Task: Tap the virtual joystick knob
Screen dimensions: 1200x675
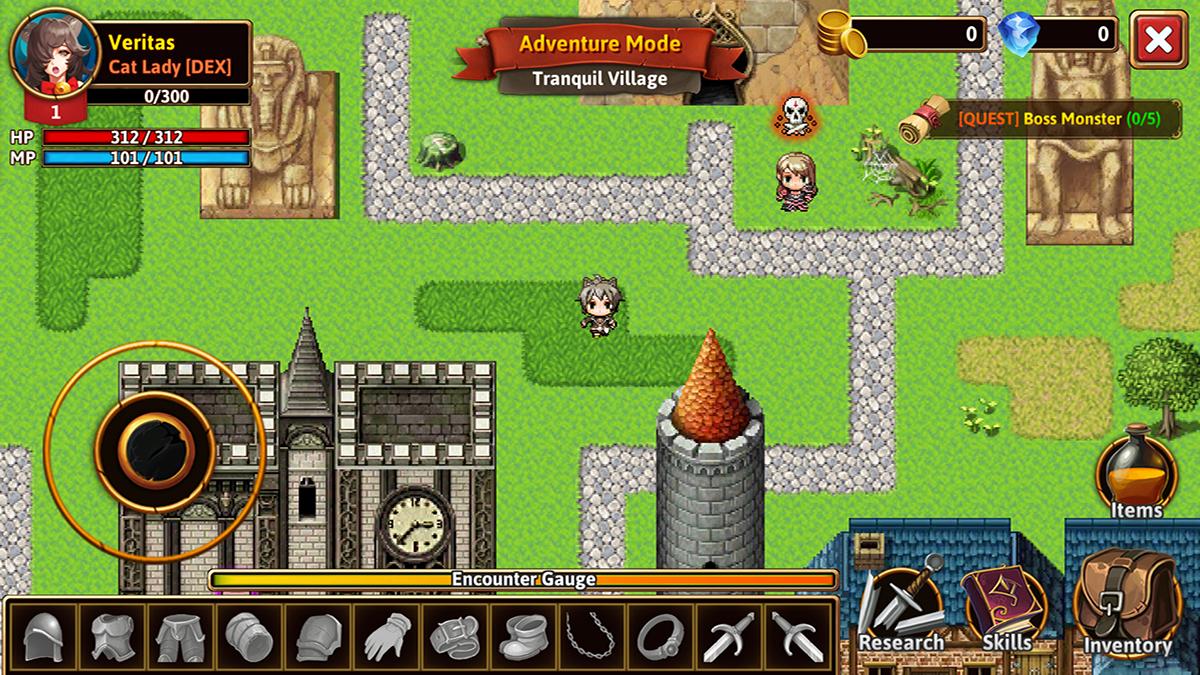Action: pos(155,451)
